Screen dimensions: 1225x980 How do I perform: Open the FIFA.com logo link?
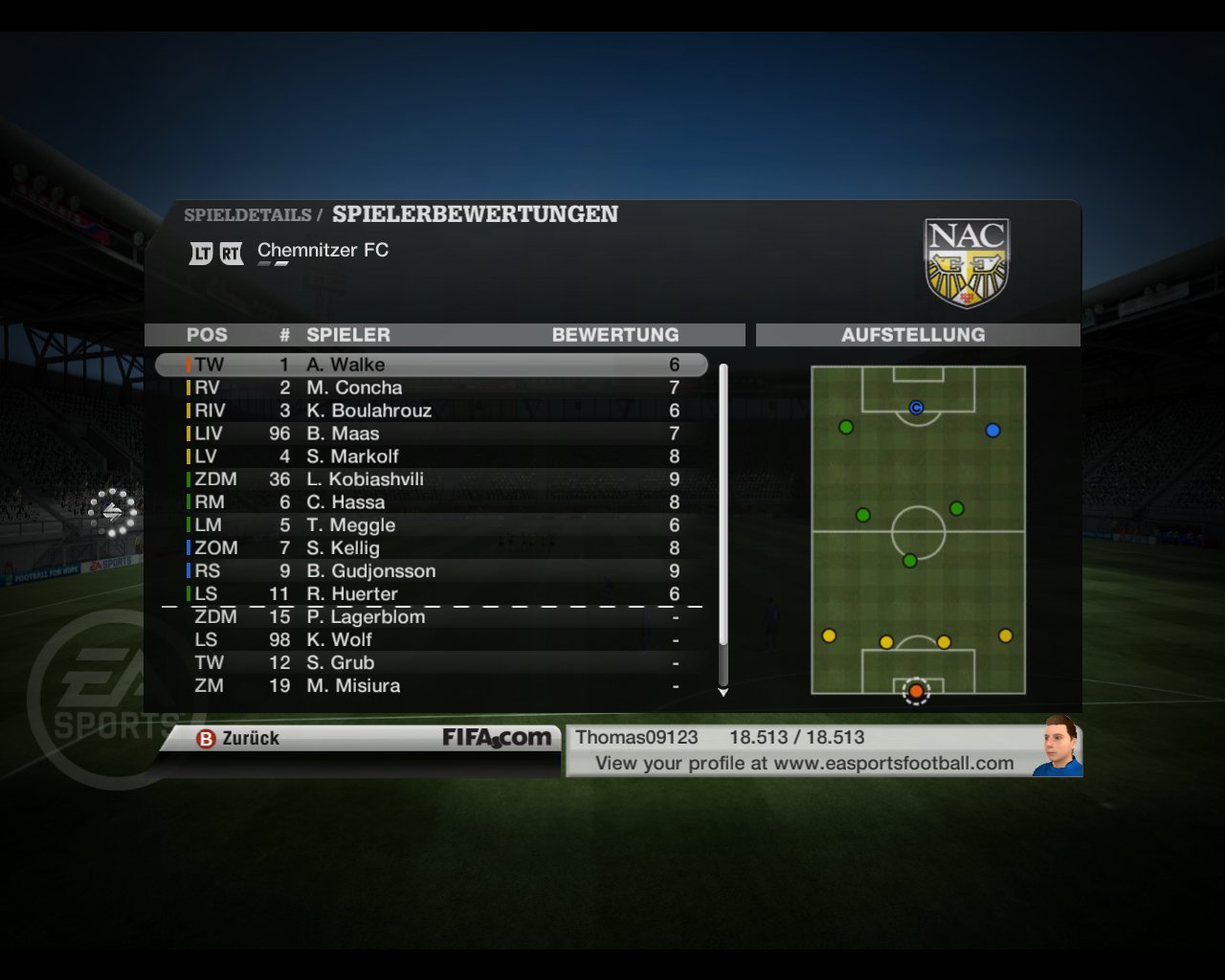496,738
